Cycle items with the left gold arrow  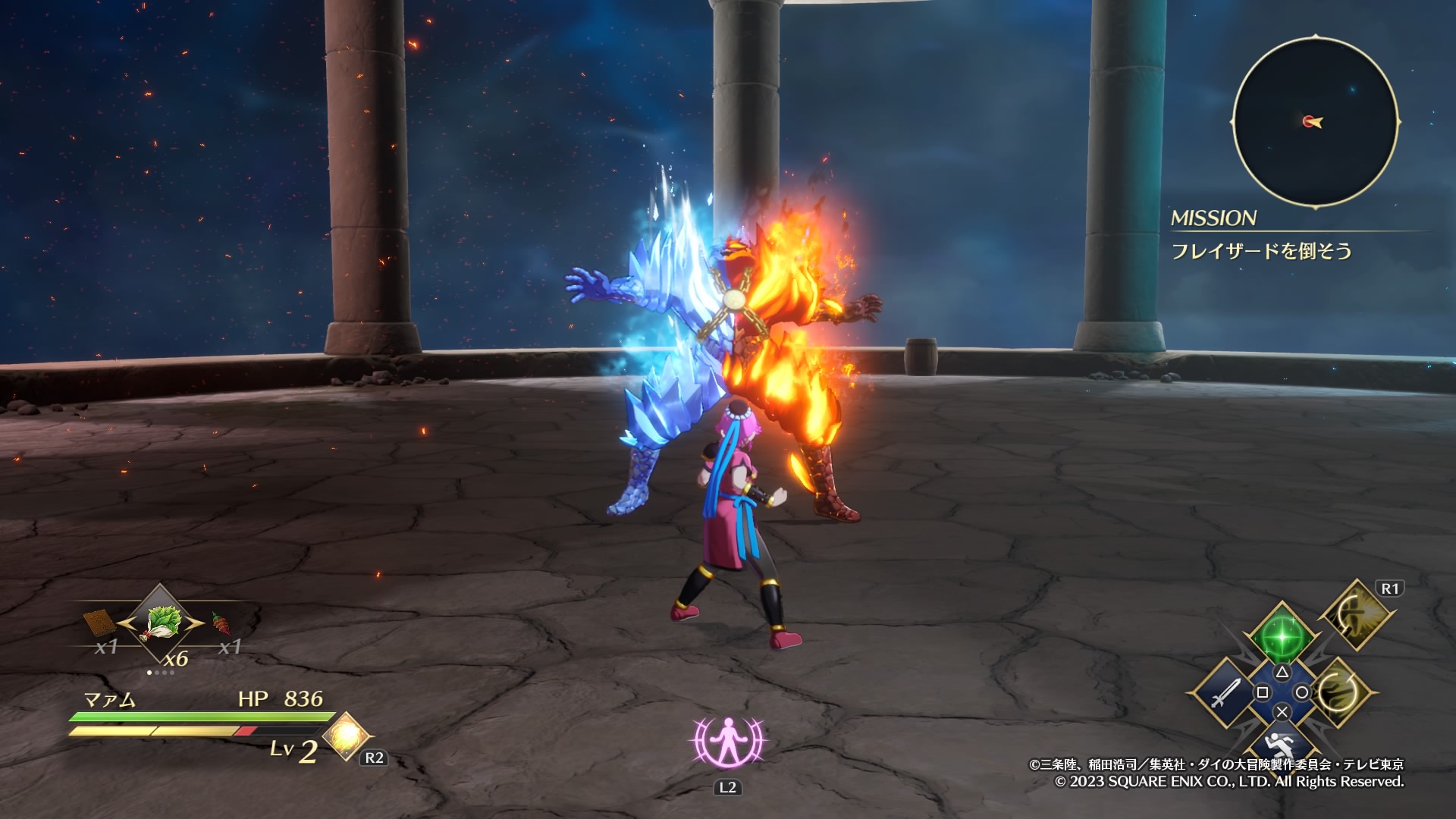pyautogui.click(x=126, y=623)
